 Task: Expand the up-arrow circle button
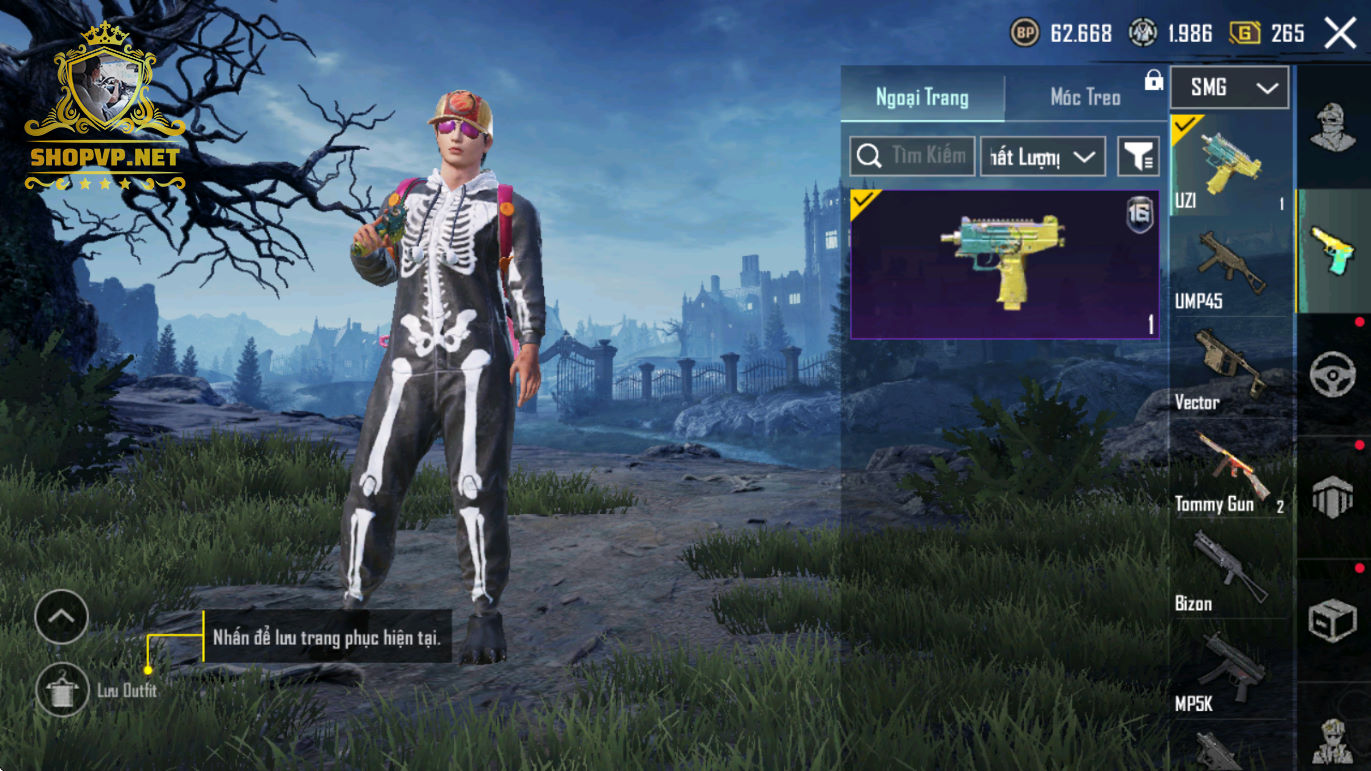pyautogui.click(x=62, y=617)
